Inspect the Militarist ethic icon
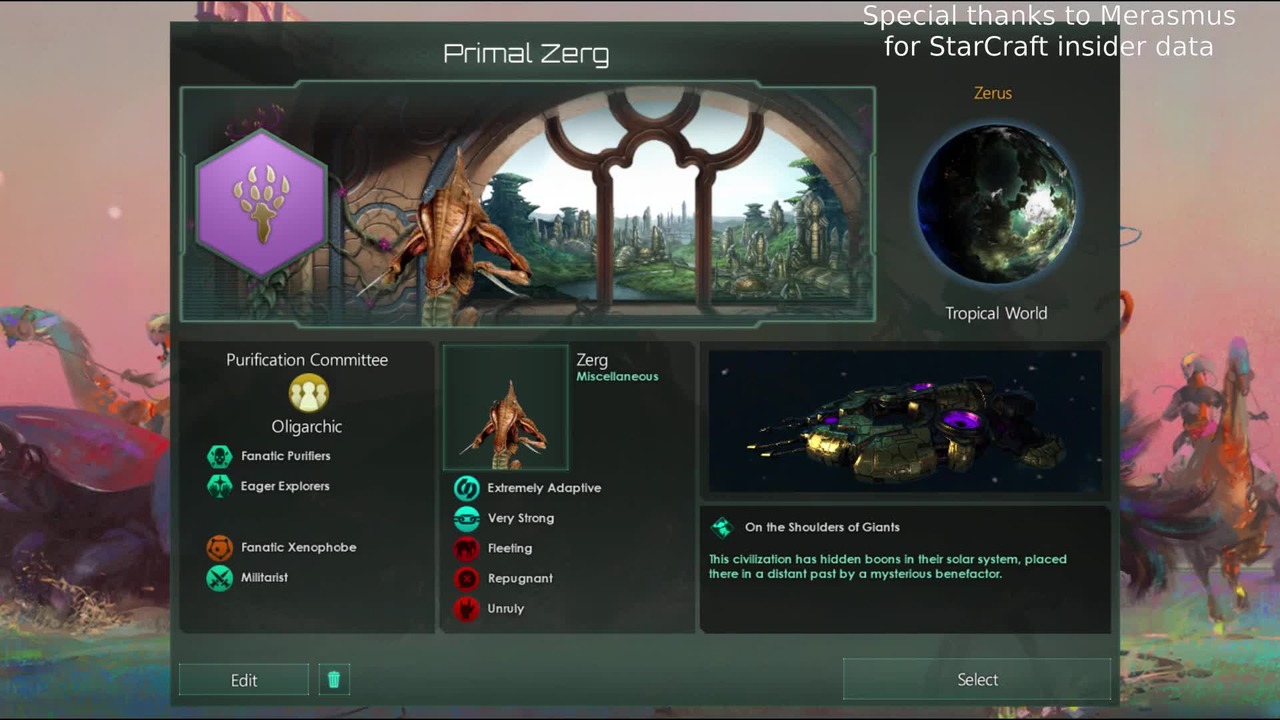The width and height of the screenshot is (1280, 720). click(220, 578)
